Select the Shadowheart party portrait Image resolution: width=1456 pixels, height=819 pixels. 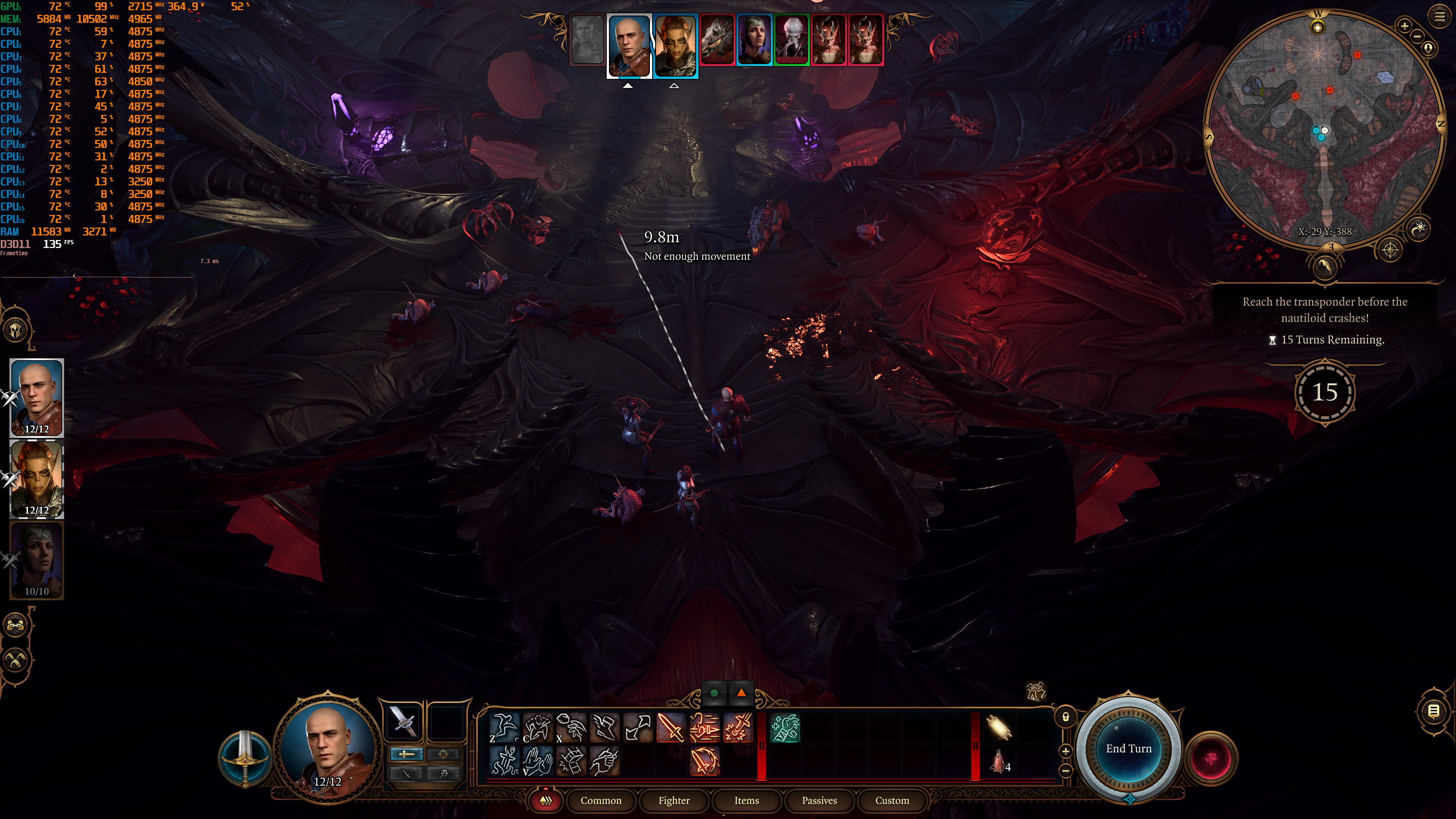pyautogui.click(x=37, y=560)
